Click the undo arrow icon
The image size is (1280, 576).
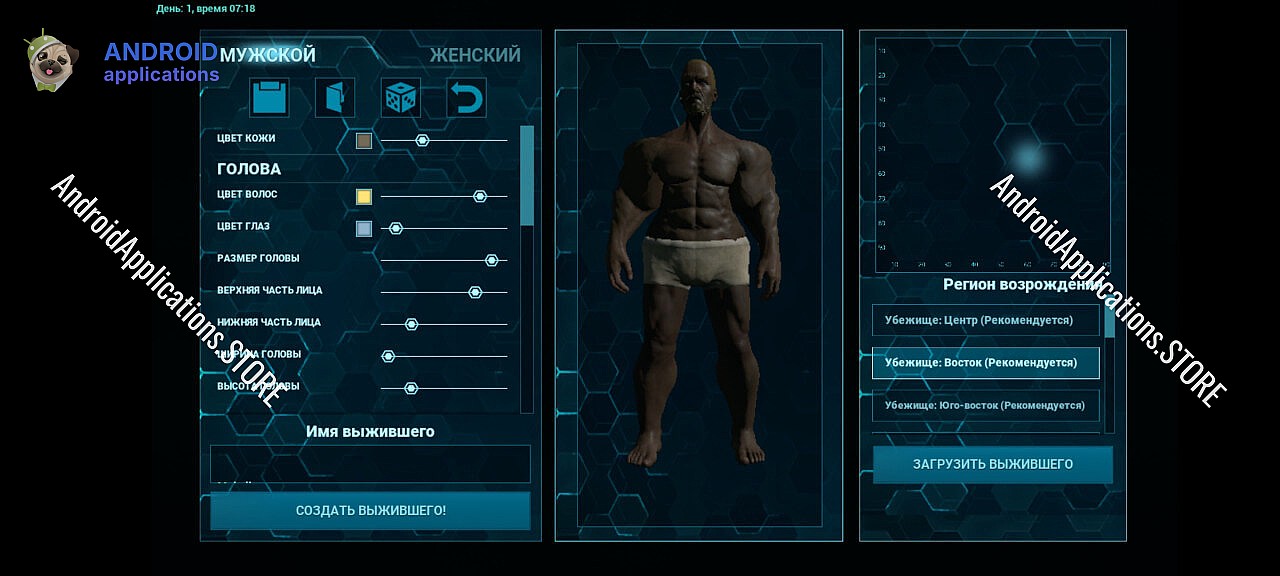tap(466, 98)
